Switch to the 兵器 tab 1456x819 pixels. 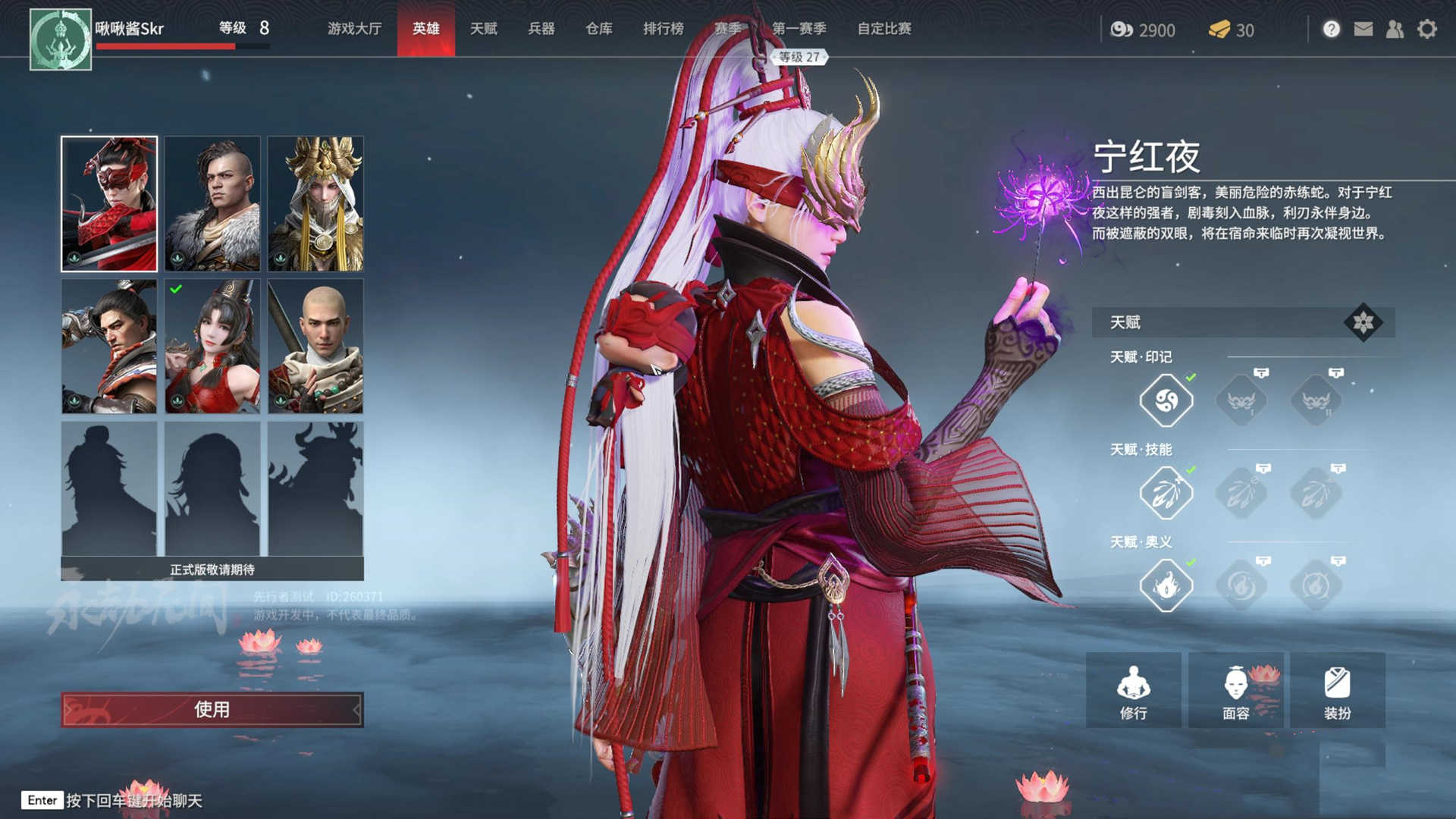pos(541,30)
